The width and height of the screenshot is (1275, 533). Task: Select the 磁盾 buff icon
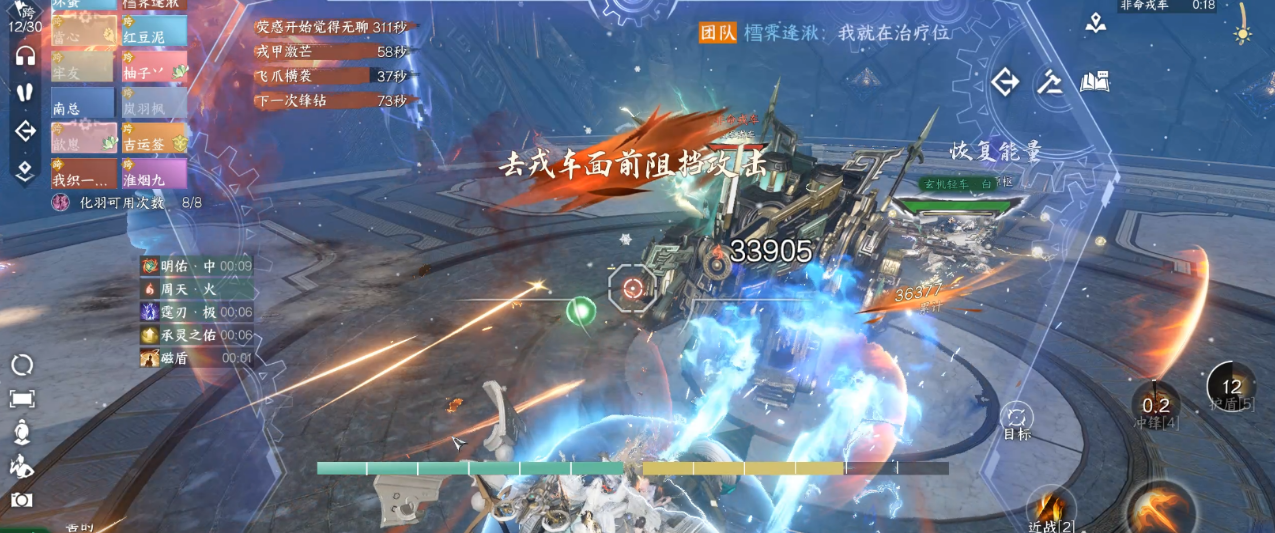click(x=150, y=357)
